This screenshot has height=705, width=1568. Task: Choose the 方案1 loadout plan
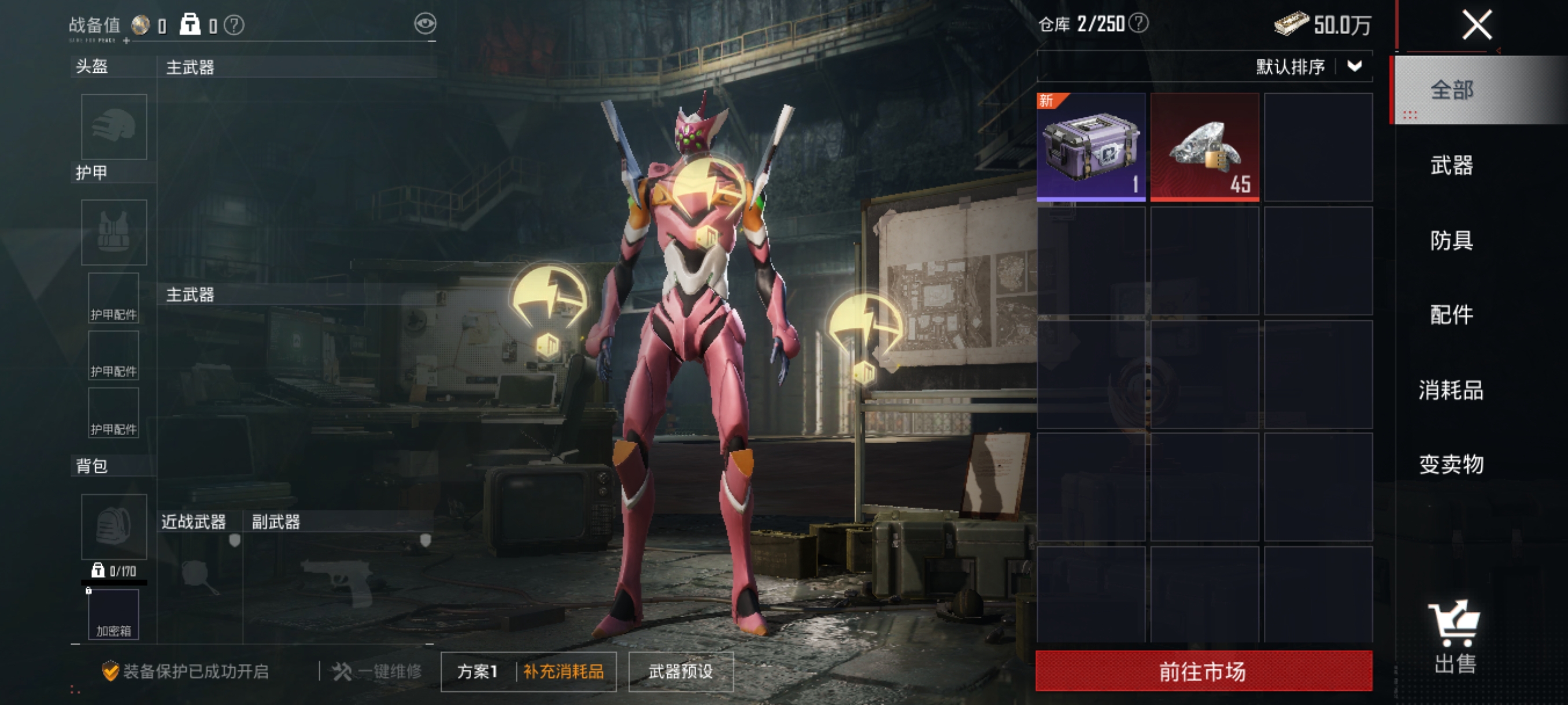click(x=478, y=671)
